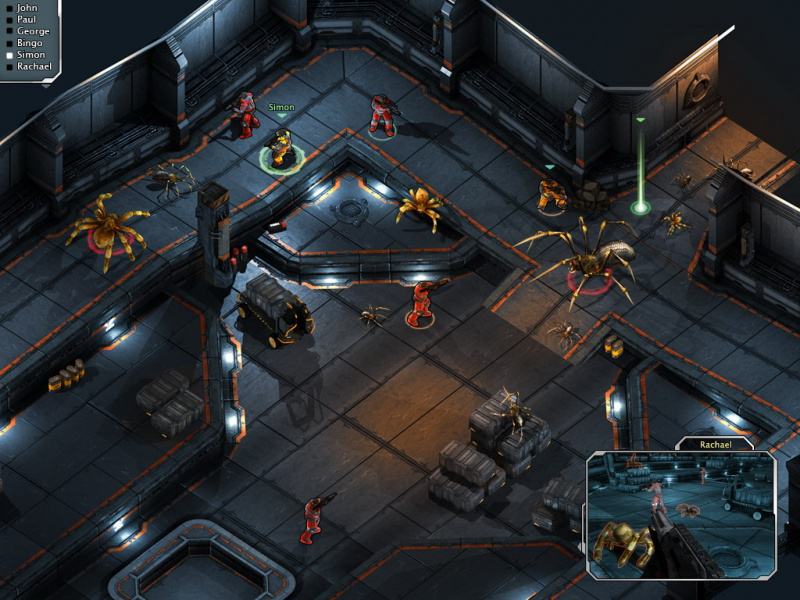Select John in the squad list
The height and width of the screenshot is (600, 800).
tap(26, 6)
